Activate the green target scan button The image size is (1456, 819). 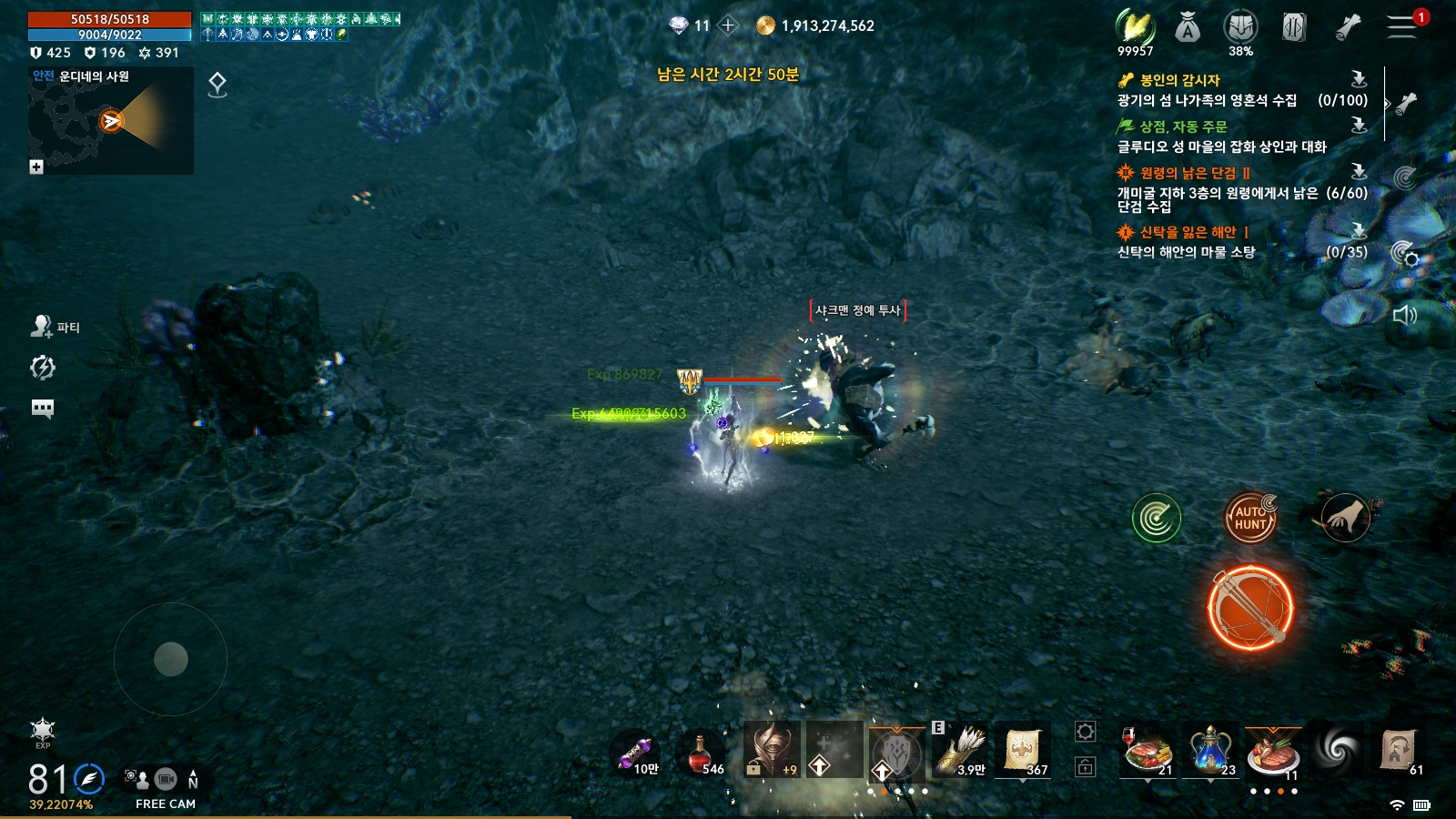[1156, 519]
